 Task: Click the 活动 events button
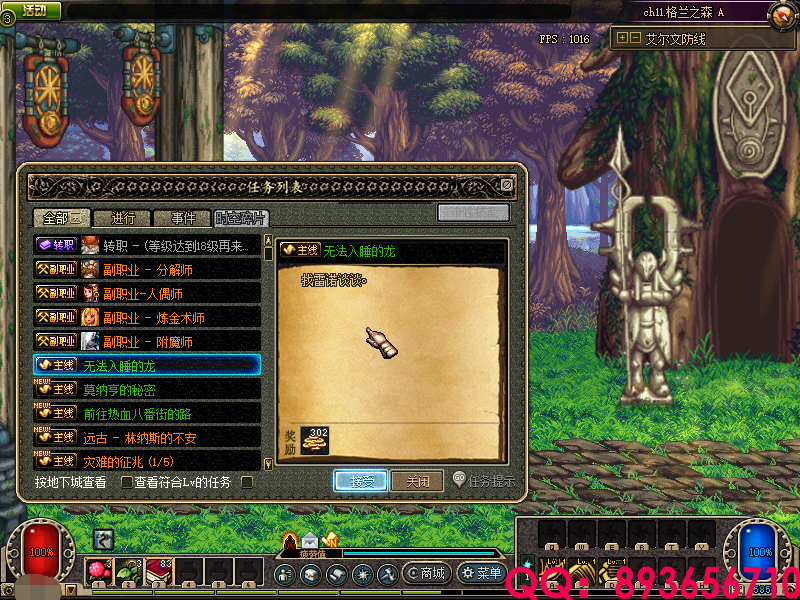coord(33,10)
